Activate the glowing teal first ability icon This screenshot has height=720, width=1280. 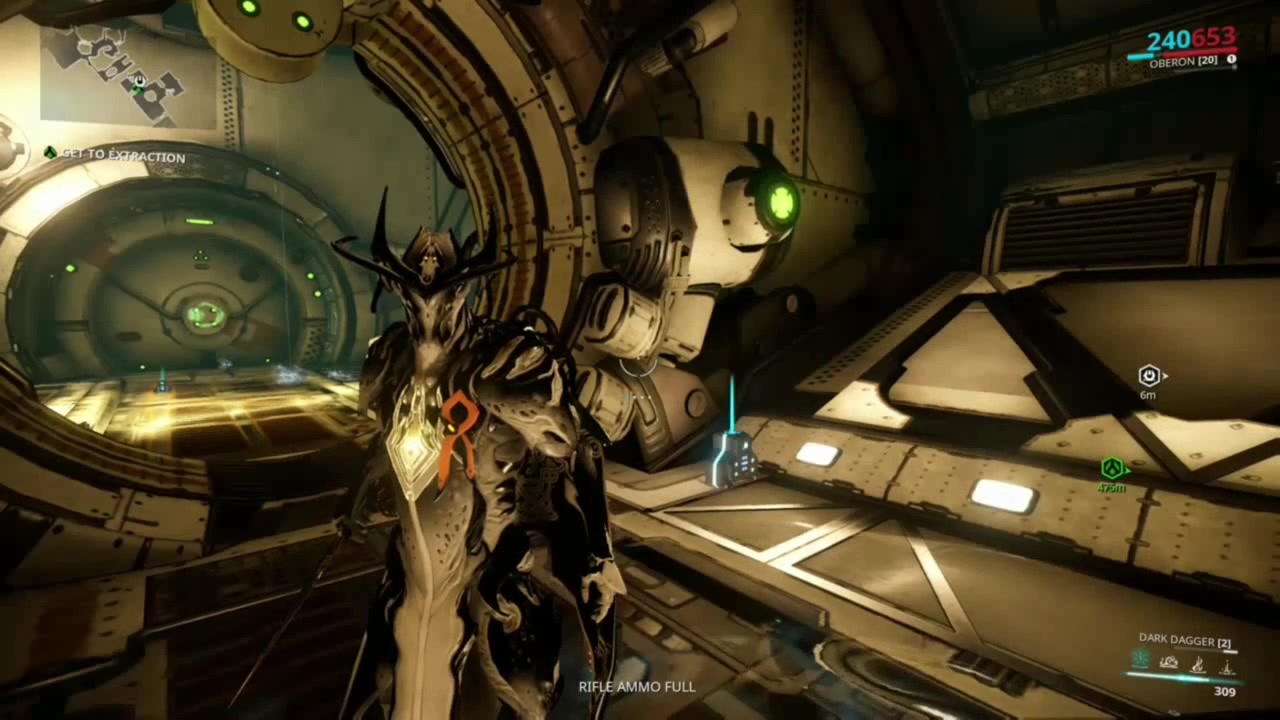[1141, 660]
